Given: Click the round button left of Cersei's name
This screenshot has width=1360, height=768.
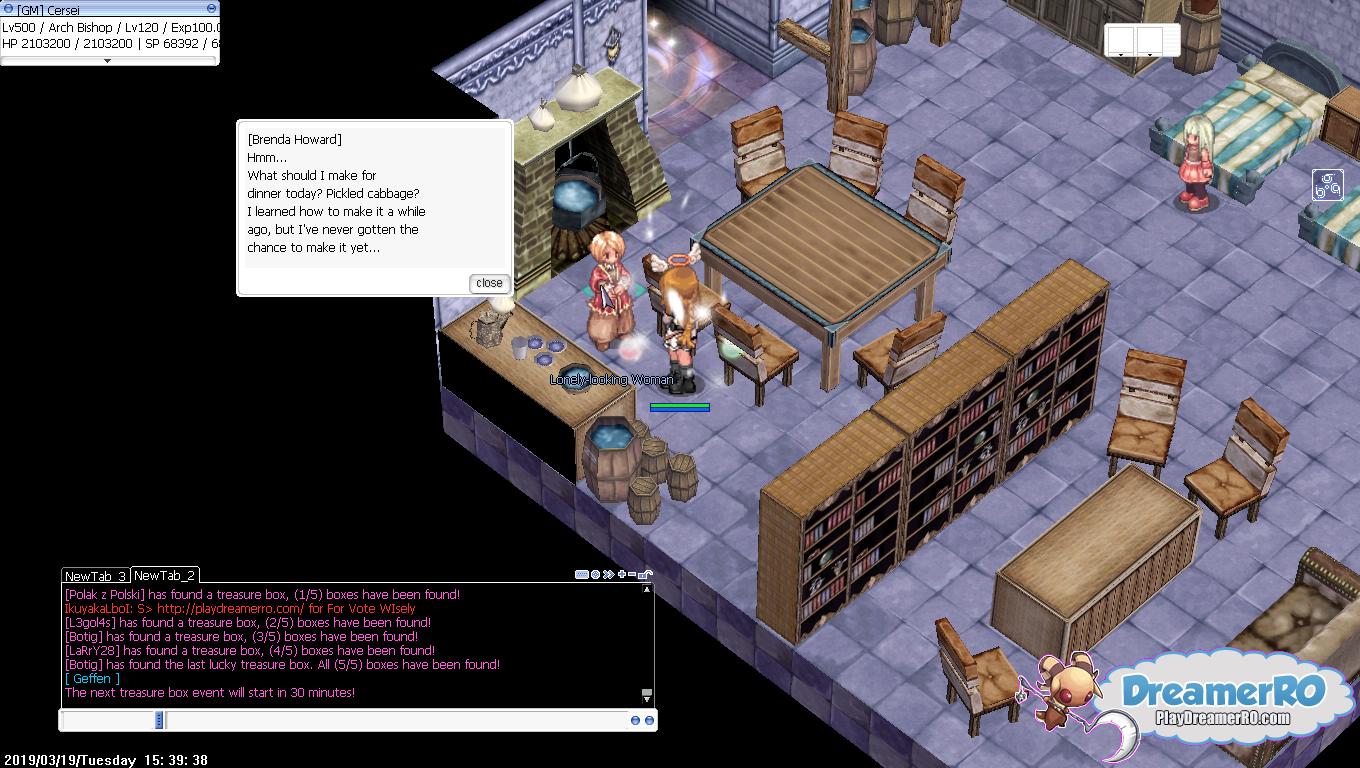Looking at the screenshot, I should click(x=8, y=9).
